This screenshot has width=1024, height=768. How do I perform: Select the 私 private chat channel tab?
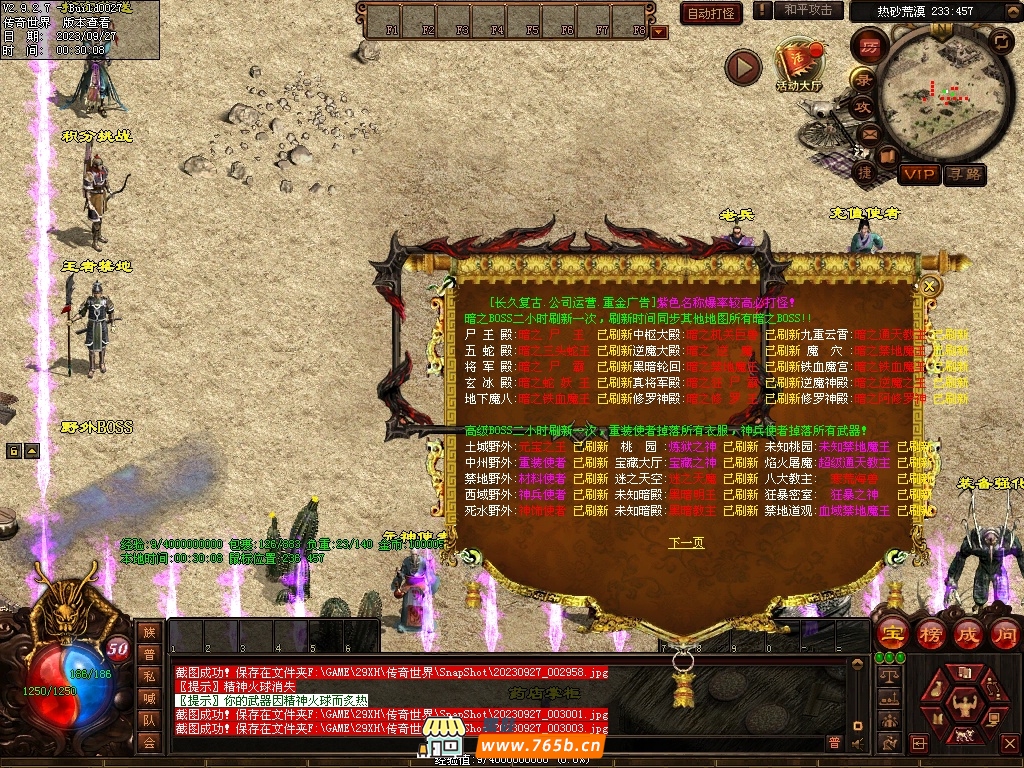pos(149,676)
